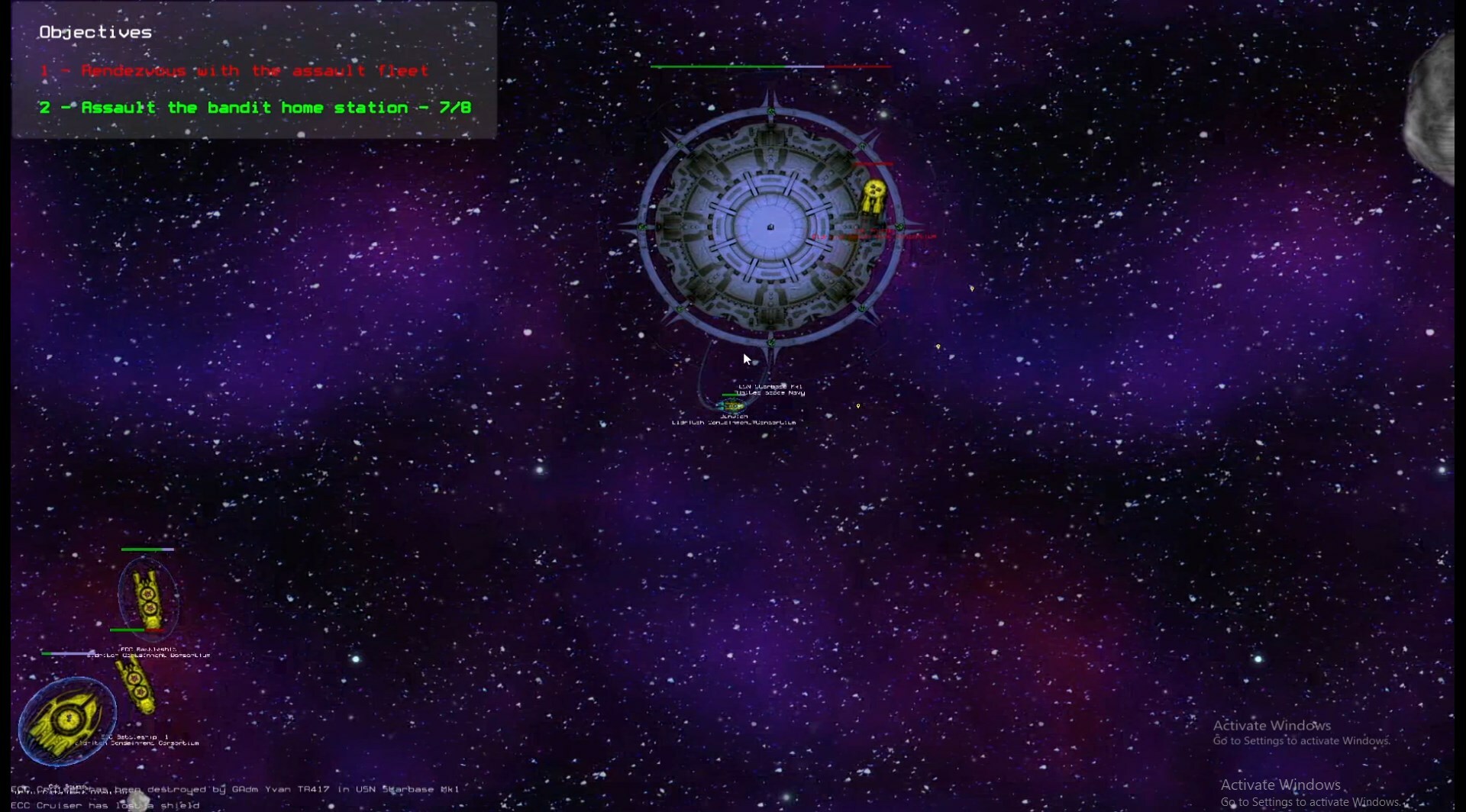Select ECC Battleship 1 in the bottom-left corner
The image size is (1466, 812).
tap(67, 717)
